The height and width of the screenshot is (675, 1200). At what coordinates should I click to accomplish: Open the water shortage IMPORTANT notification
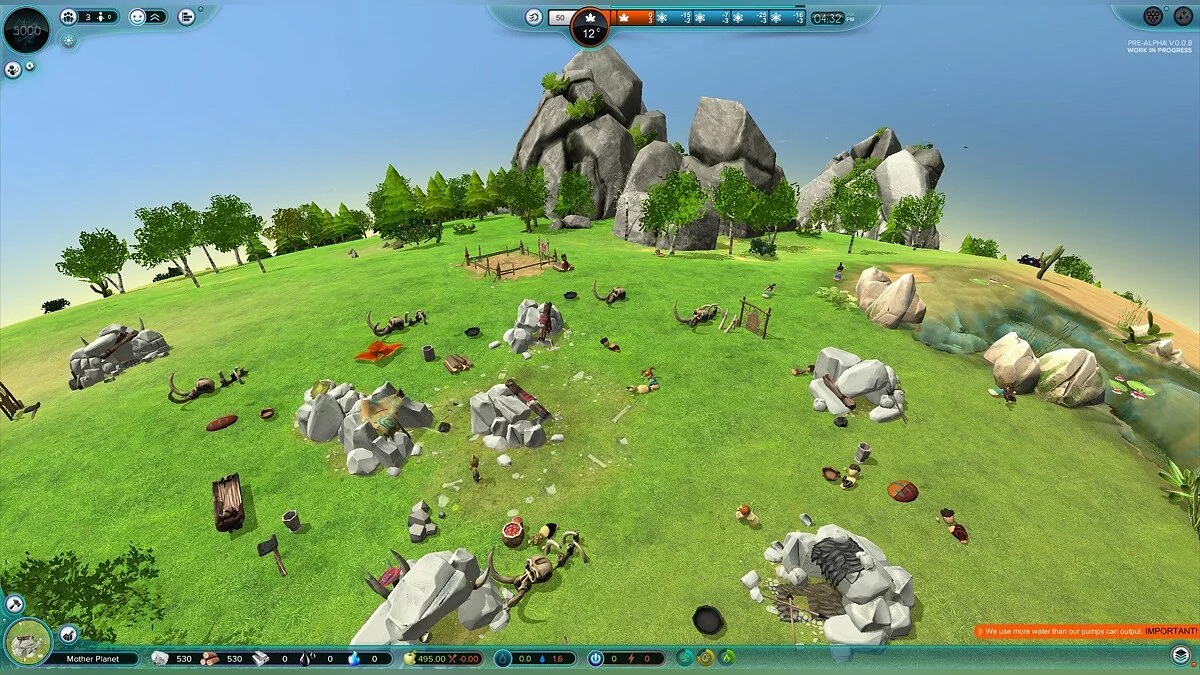pyautogui.click(x=1086, y=631)
